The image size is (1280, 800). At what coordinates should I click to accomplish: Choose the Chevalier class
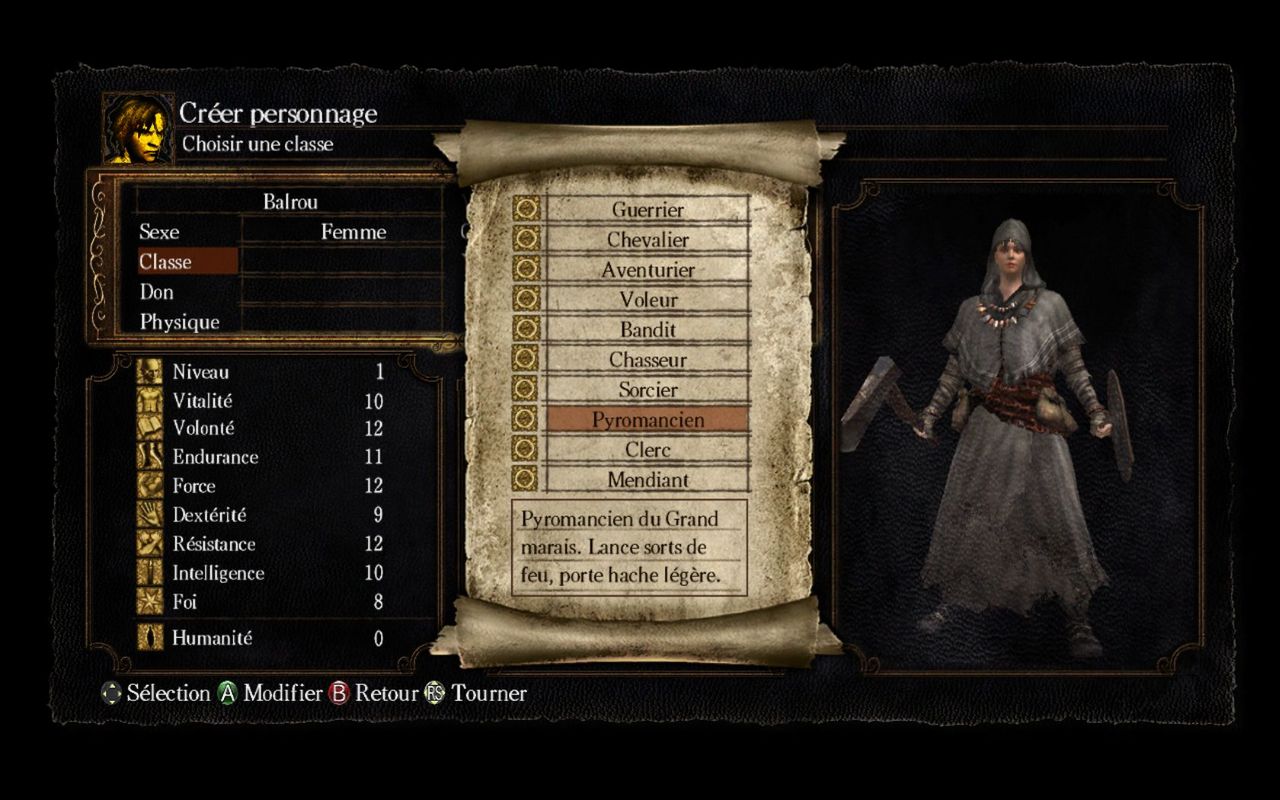coord(647,240)
